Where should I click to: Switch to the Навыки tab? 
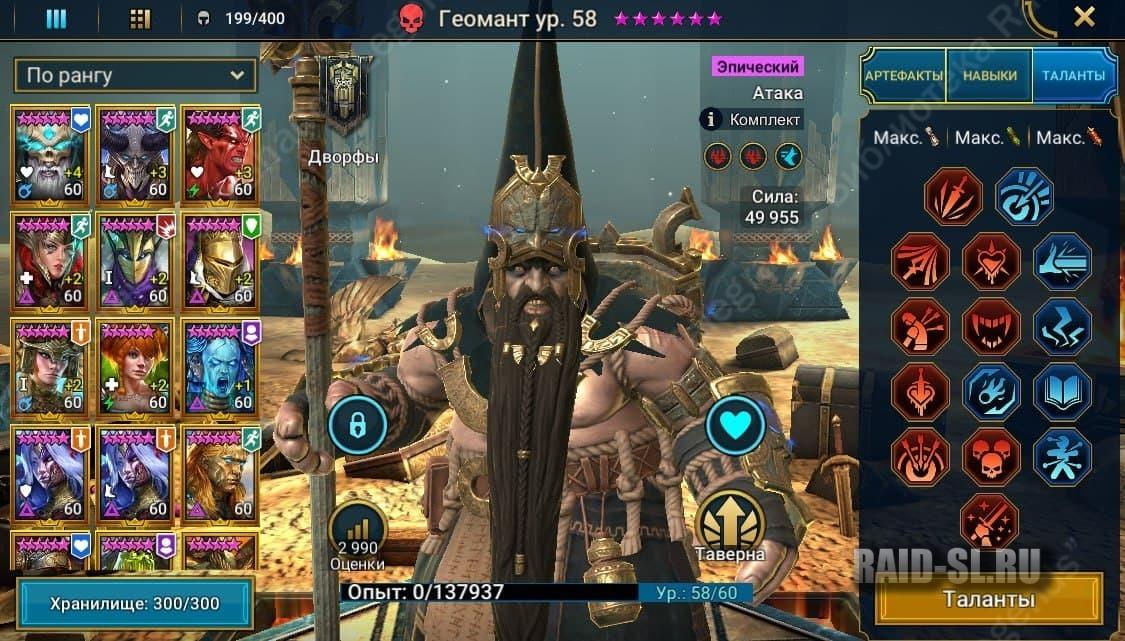pos(990,76)
